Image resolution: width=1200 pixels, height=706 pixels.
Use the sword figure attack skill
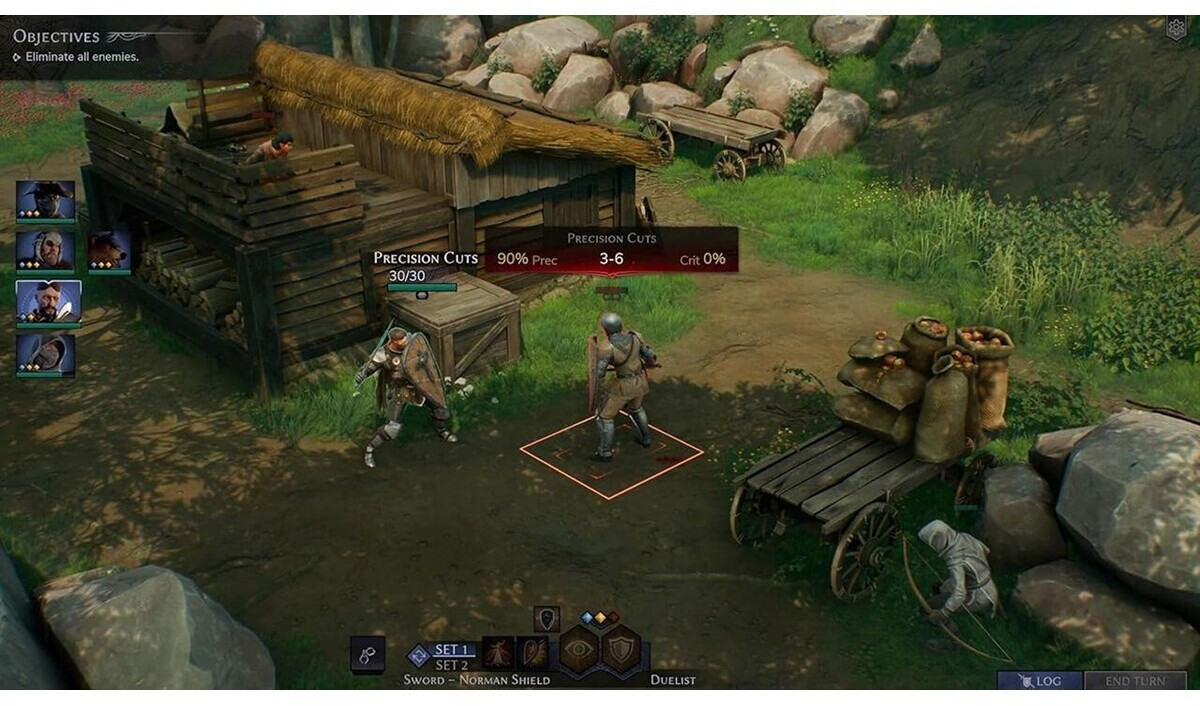[x=498, y=653]
